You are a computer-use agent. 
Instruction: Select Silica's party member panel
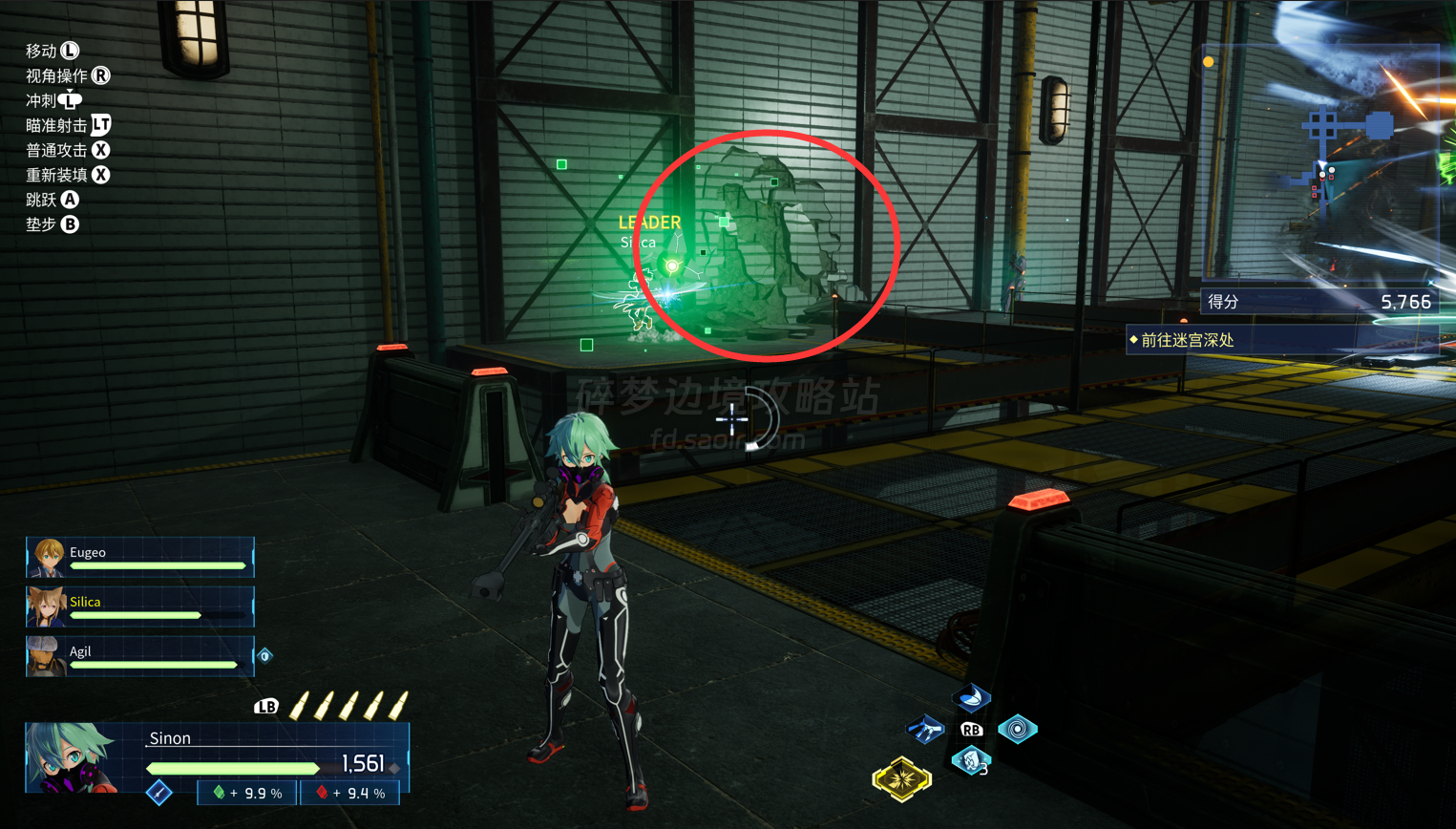coord(139,607)
